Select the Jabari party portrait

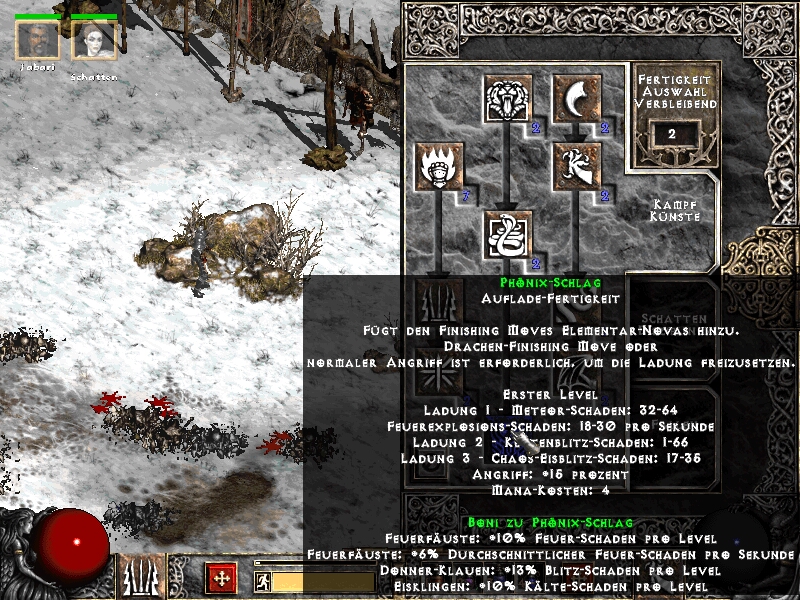(x=37, y=42)
